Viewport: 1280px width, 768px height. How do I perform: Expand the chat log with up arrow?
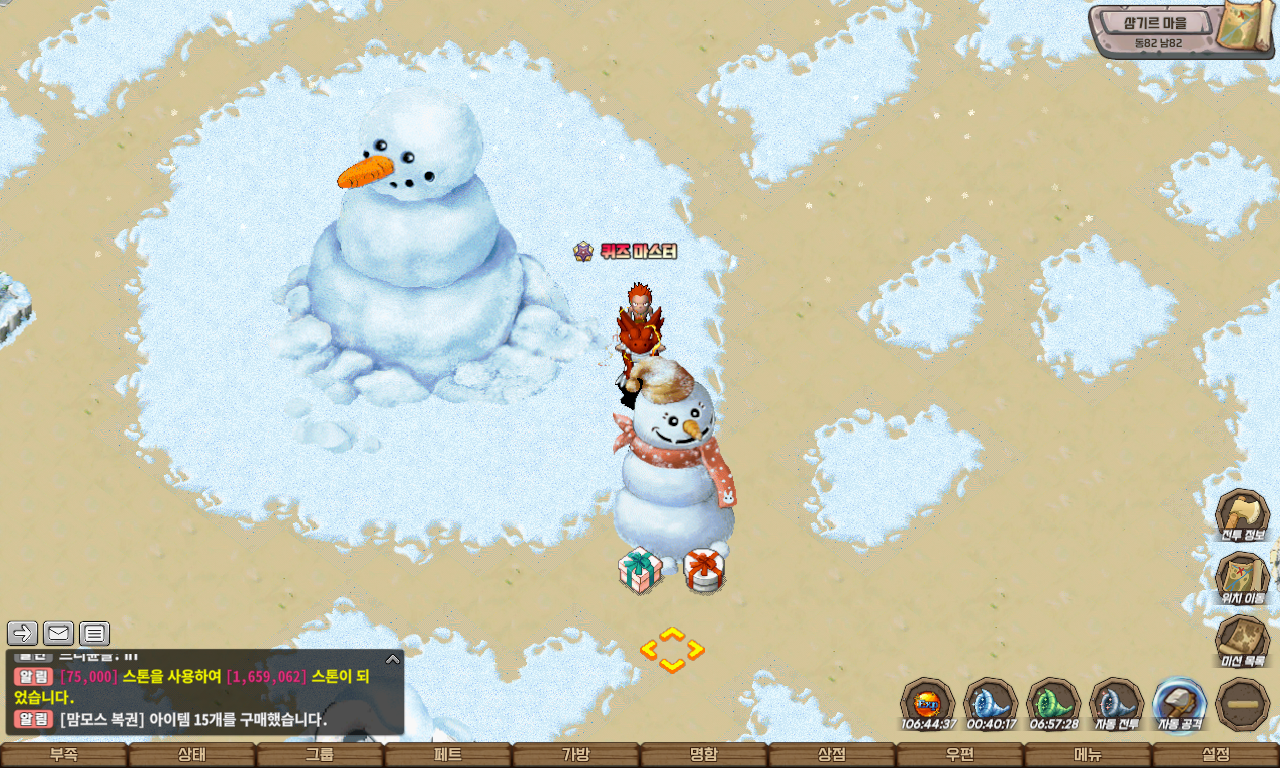(x=393, y=659)
